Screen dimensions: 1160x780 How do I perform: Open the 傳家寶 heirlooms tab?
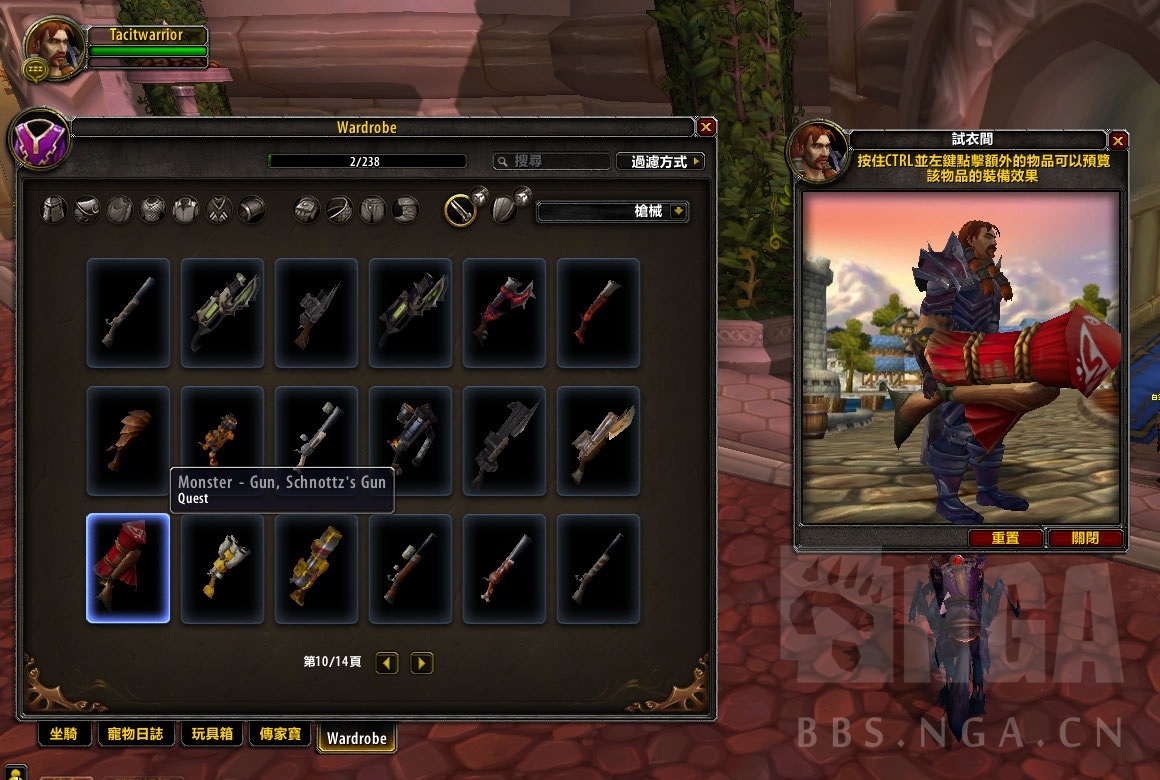point(279,735)
